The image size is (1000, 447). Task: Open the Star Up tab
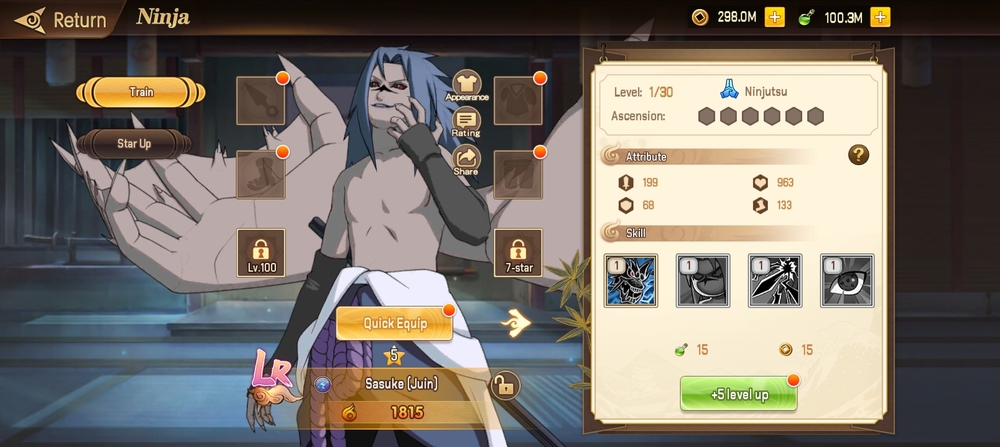[134, 144]
